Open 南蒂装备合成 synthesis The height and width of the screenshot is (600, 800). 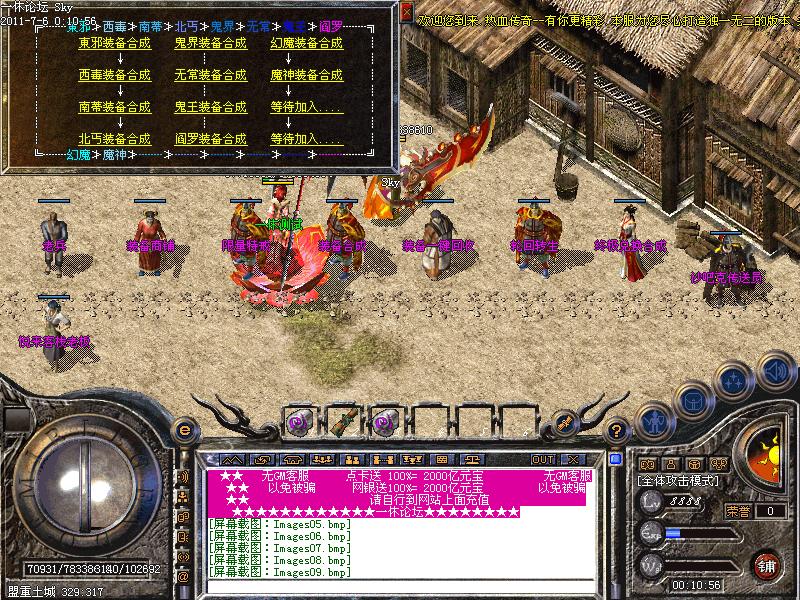click(114, 107)
